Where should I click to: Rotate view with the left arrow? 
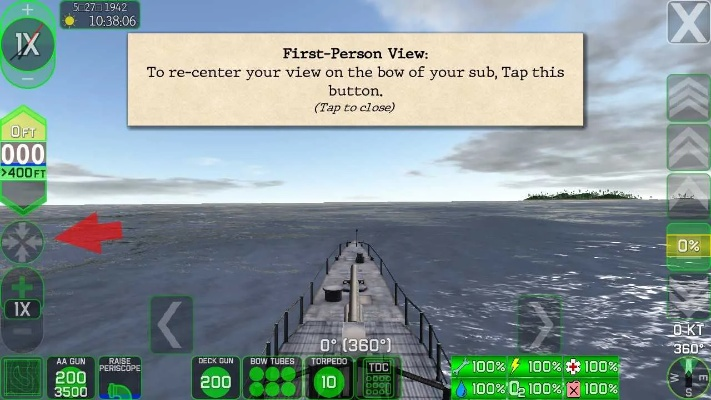[171, 325]
